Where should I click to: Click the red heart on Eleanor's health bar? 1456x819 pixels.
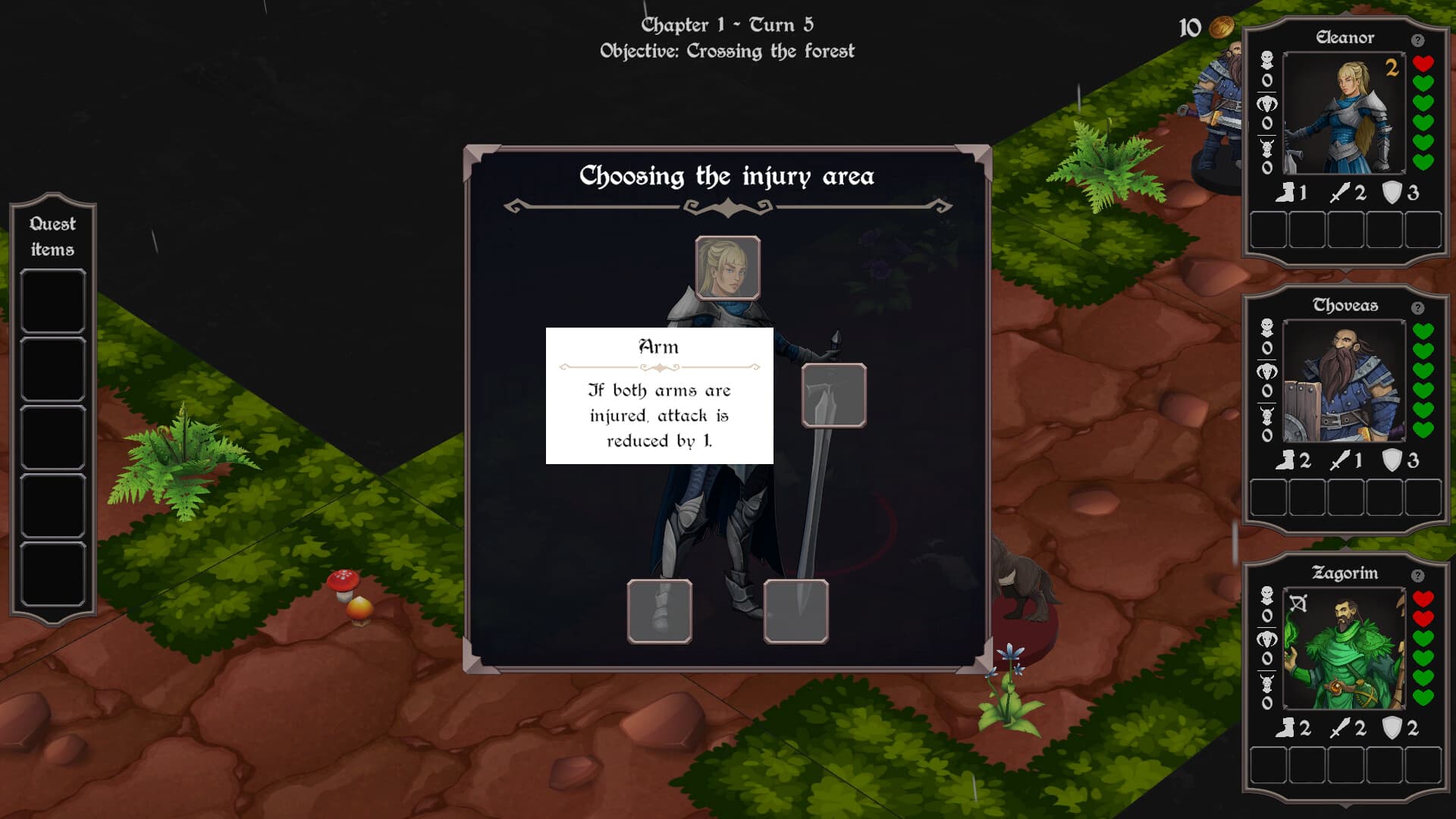(1423, 64)
